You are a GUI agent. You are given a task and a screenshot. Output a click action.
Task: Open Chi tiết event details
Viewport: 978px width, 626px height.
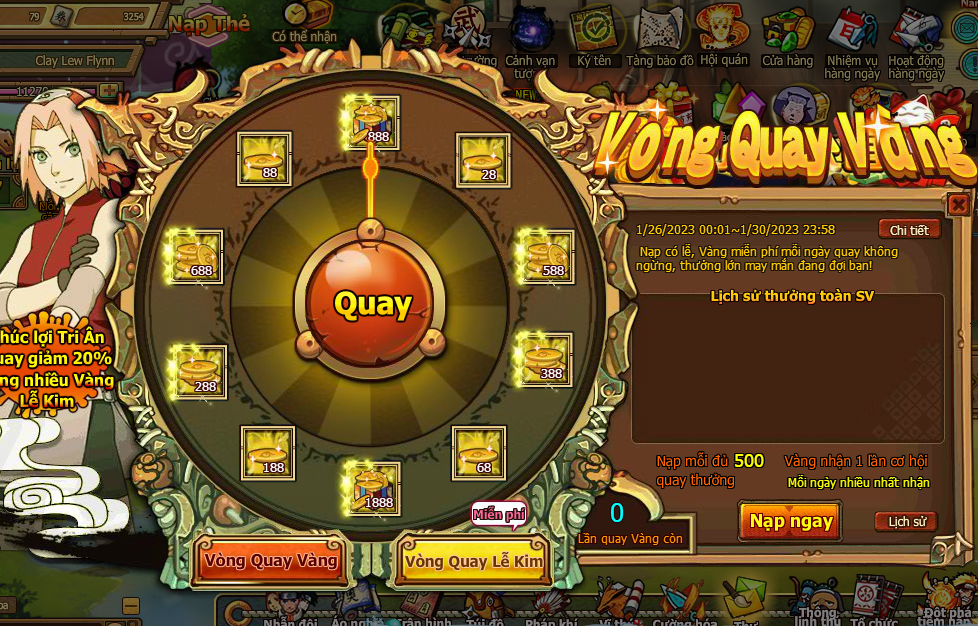909,230
